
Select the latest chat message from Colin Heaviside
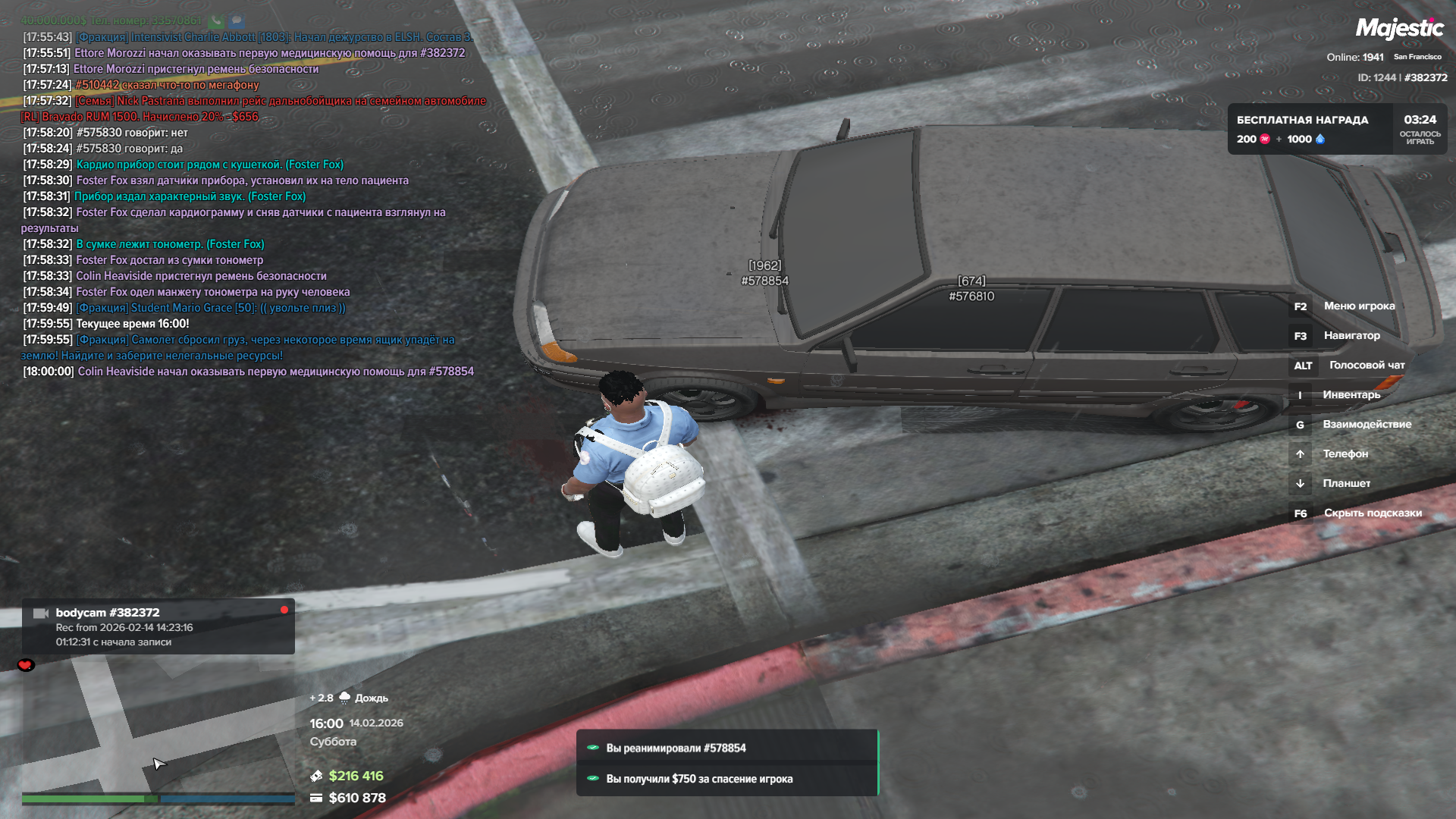[275, 372]
